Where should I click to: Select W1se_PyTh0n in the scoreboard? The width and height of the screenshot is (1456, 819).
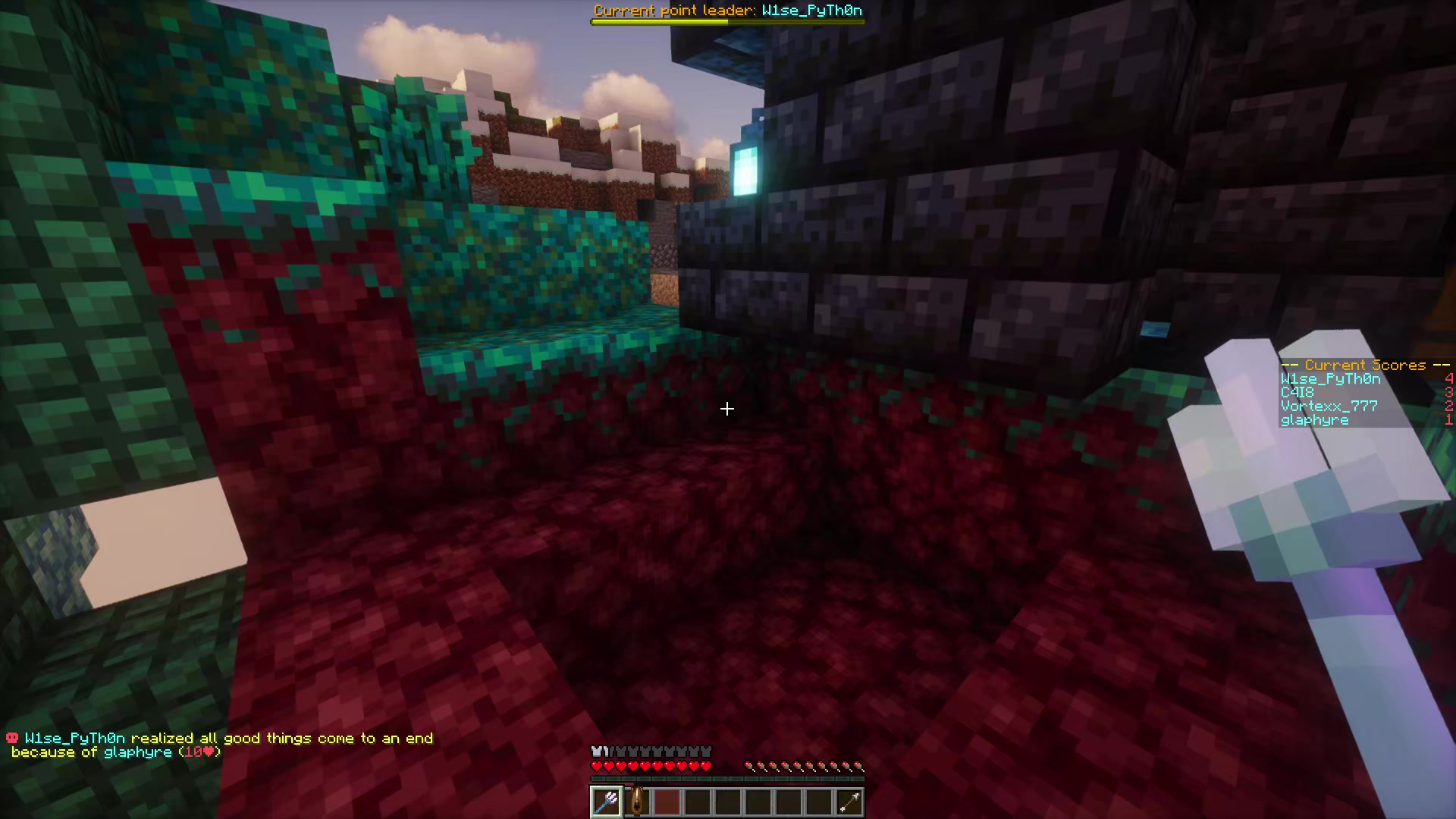pos(1332,378)
